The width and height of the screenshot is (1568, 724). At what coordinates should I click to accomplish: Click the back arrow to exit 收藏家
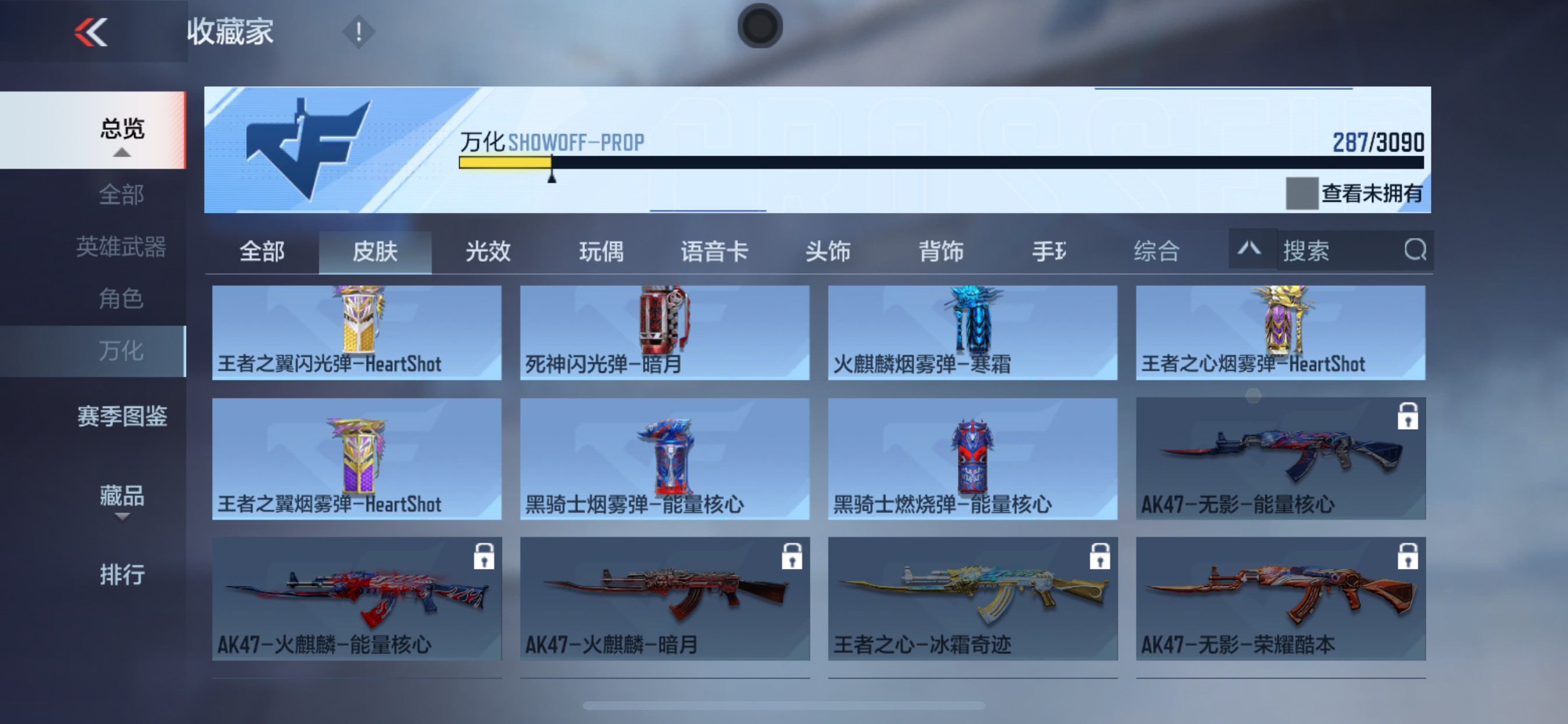pyautogui.click(x=90, y=31)
